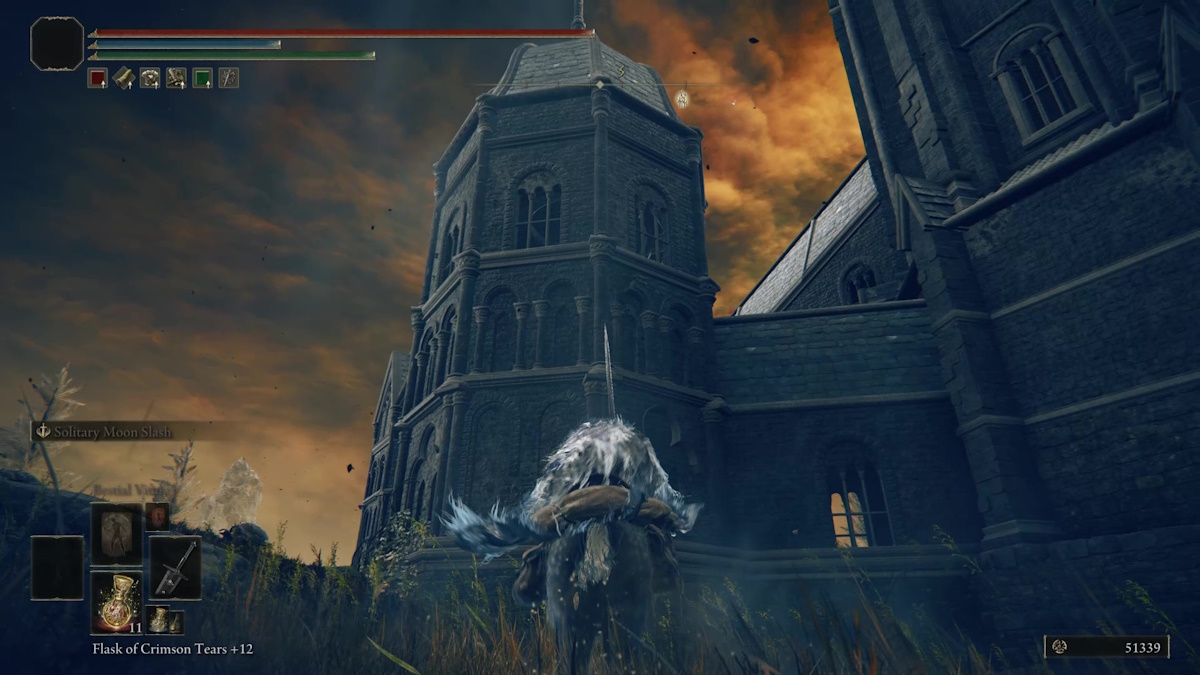Viewport: 1200px width, 675px height.
Task: Select the empty left-hand armament slot
Action: click(x=58, y=567)
